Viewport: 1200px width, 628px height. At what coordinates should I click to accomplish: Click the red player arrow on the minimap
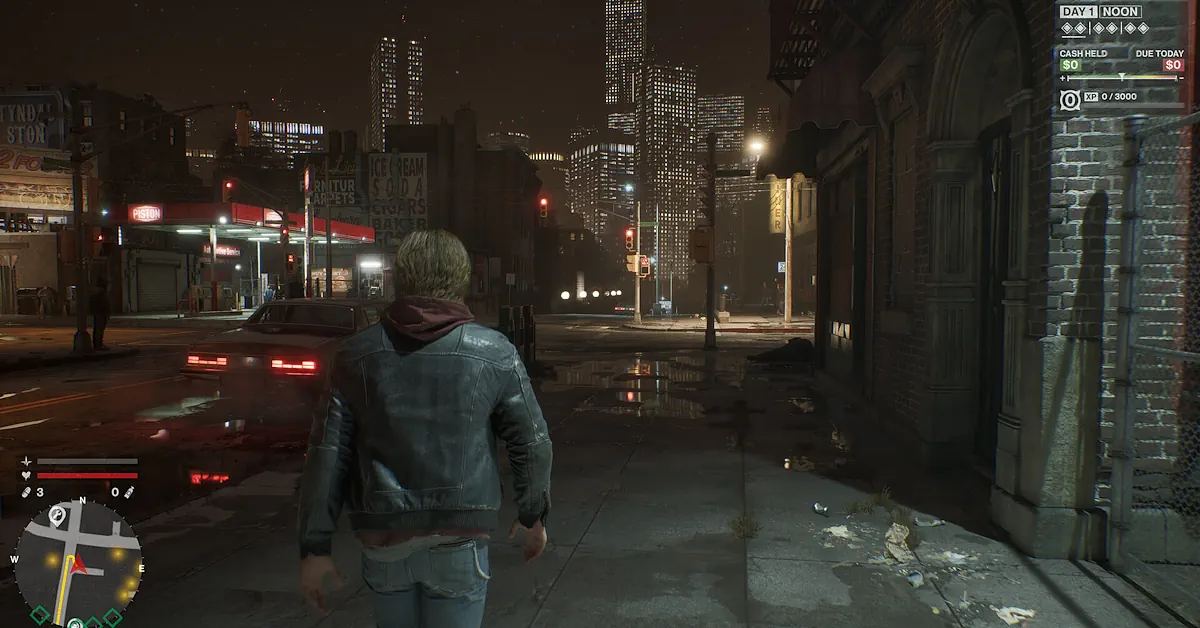point(80,567)
